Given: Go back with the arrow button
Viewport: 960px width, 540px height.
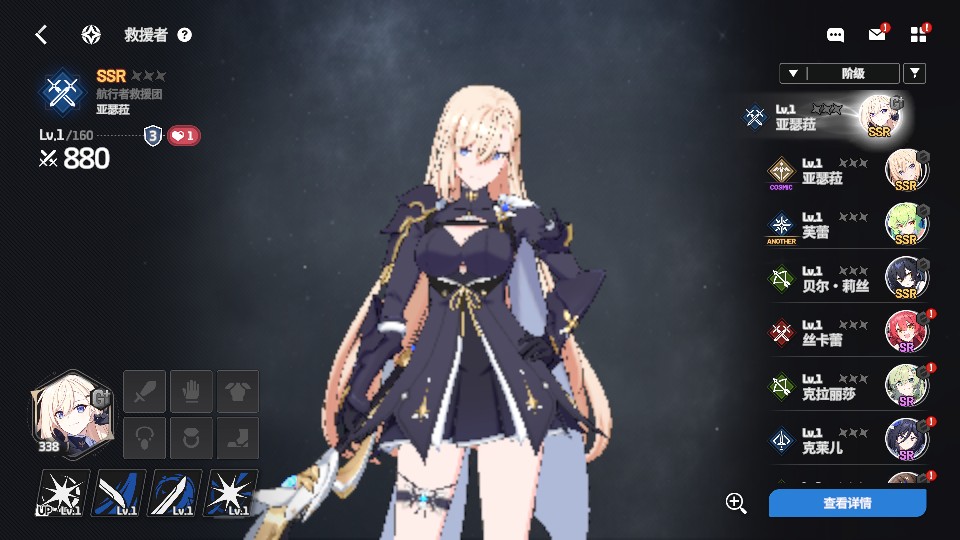Looking at the screenshot, I should coord(41,35).
